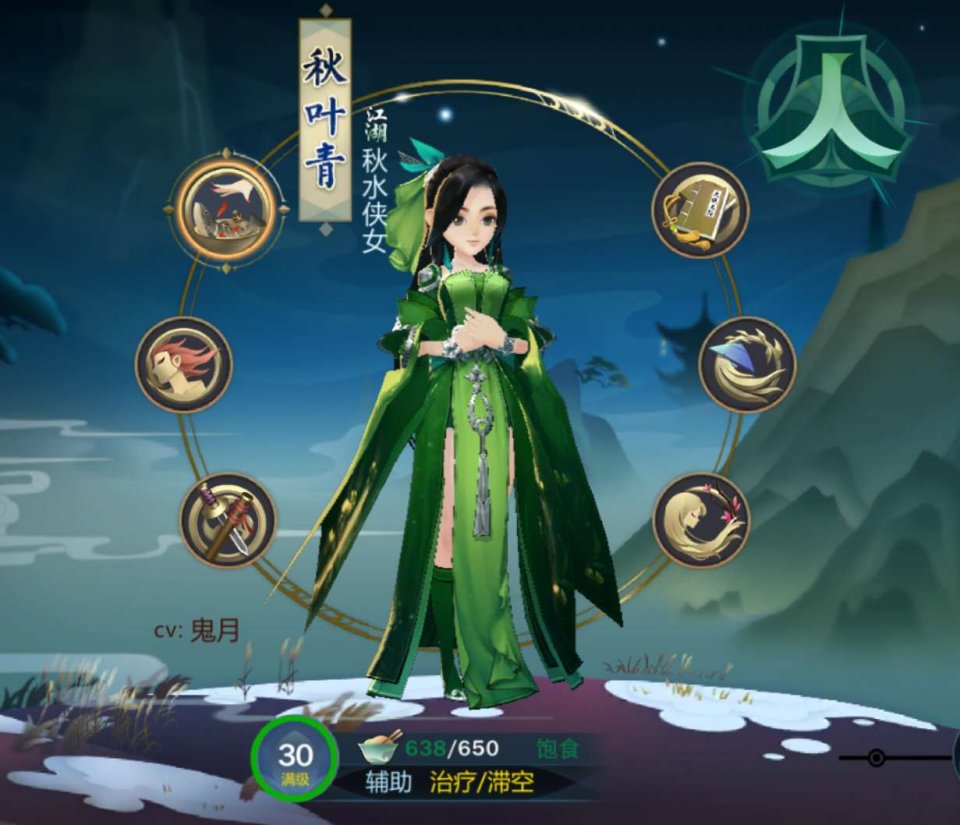Tap the rice bowl satiety icon
This screenshot has width=960, height=825.
[380, 747]
